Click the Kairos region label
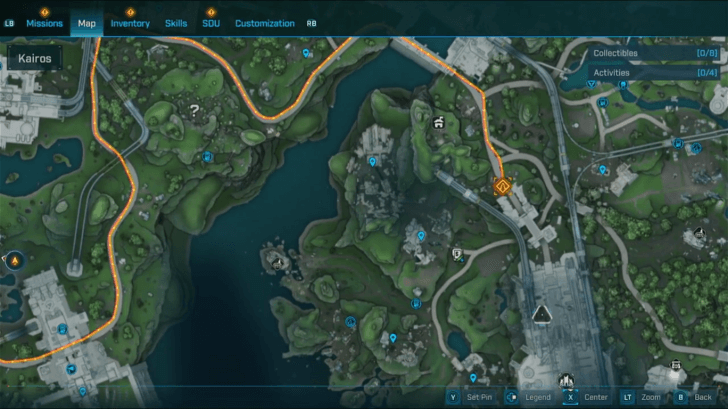Screen dimensions: 728x409 36,59
